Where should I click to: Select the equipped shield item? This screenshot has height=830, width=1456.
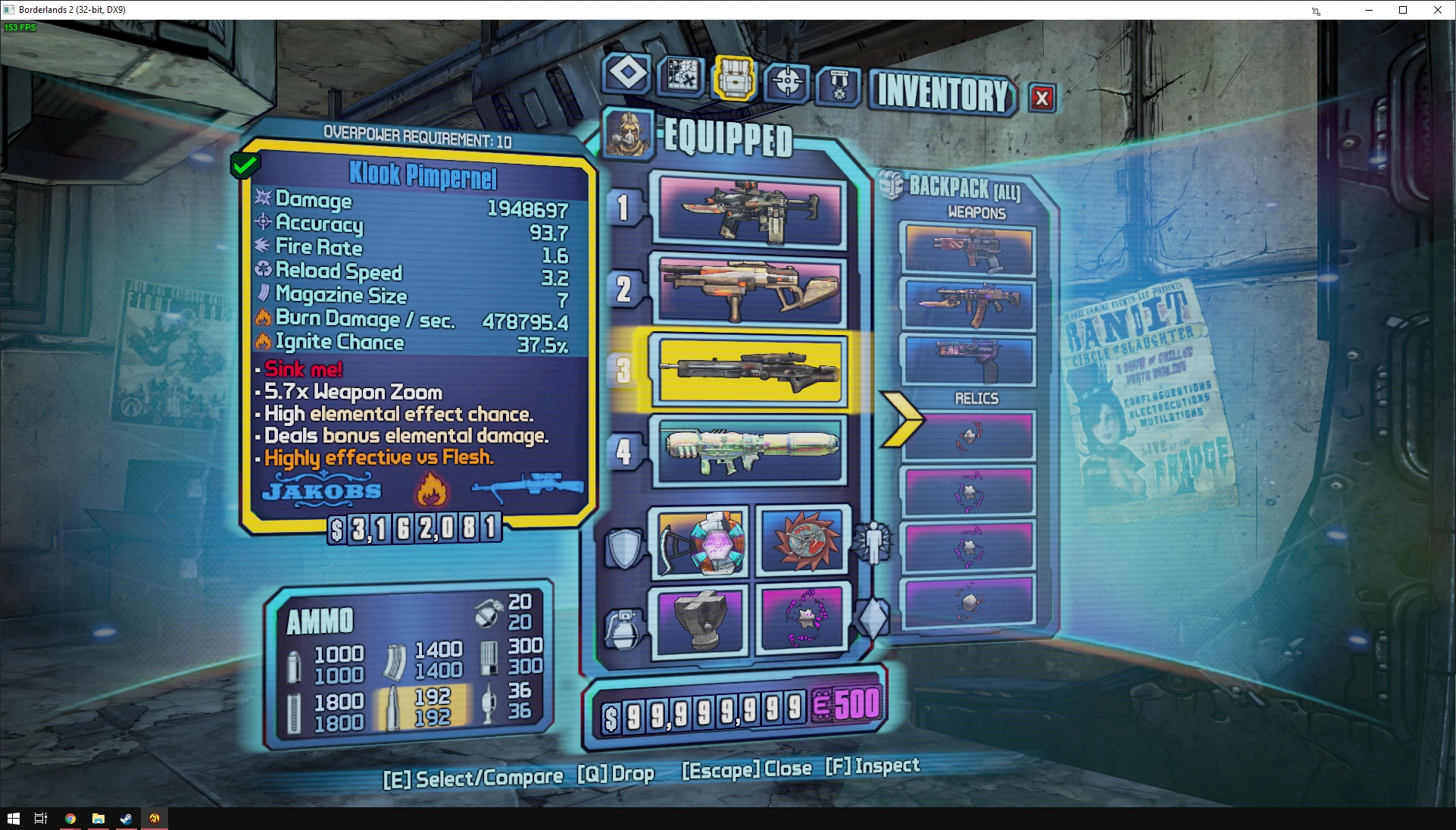[x=701, y=543]
